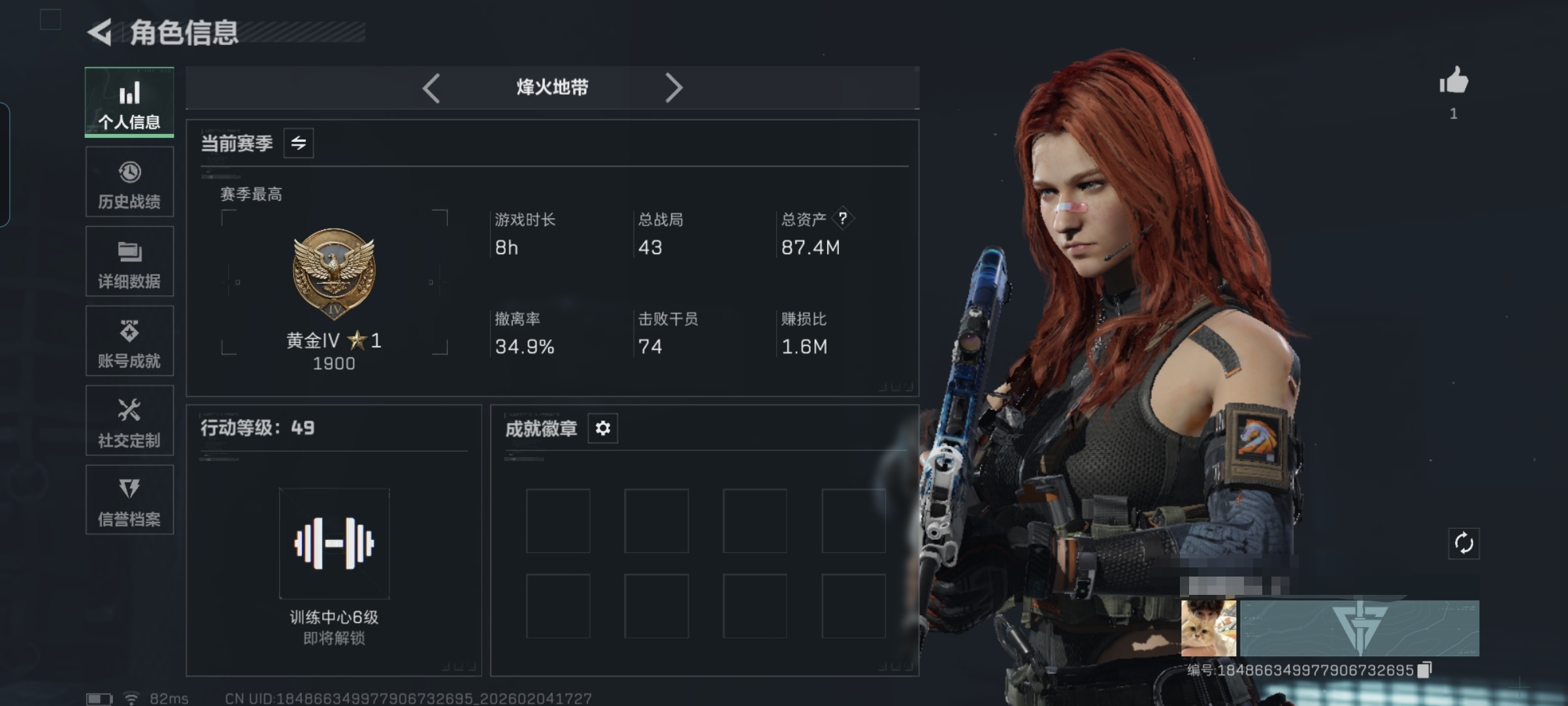Click the rotate character refresh button
Image resolution: width=1568 pixels, height=706 pixels.
1463,543
